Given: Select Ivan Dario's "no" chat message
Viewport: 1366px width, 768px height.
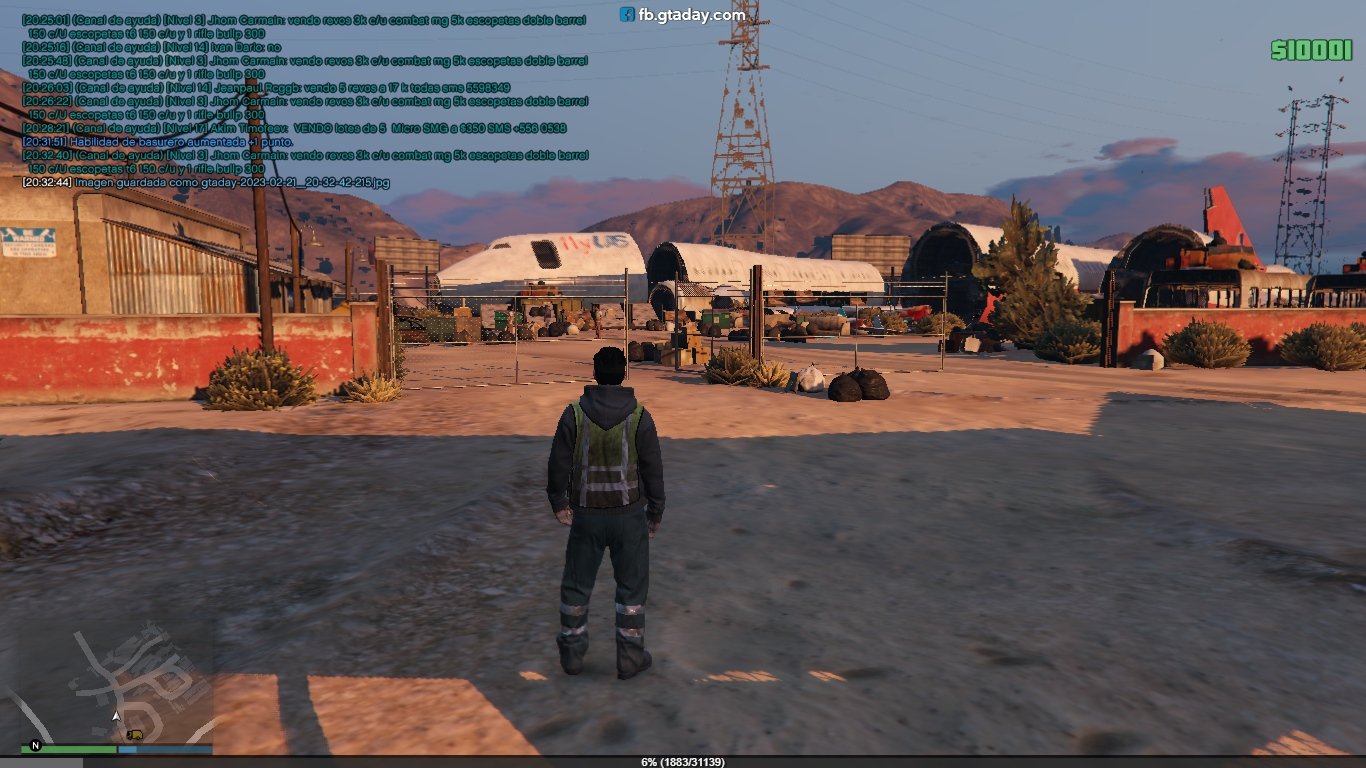Looking at the screenshot, I should [152, 47].
